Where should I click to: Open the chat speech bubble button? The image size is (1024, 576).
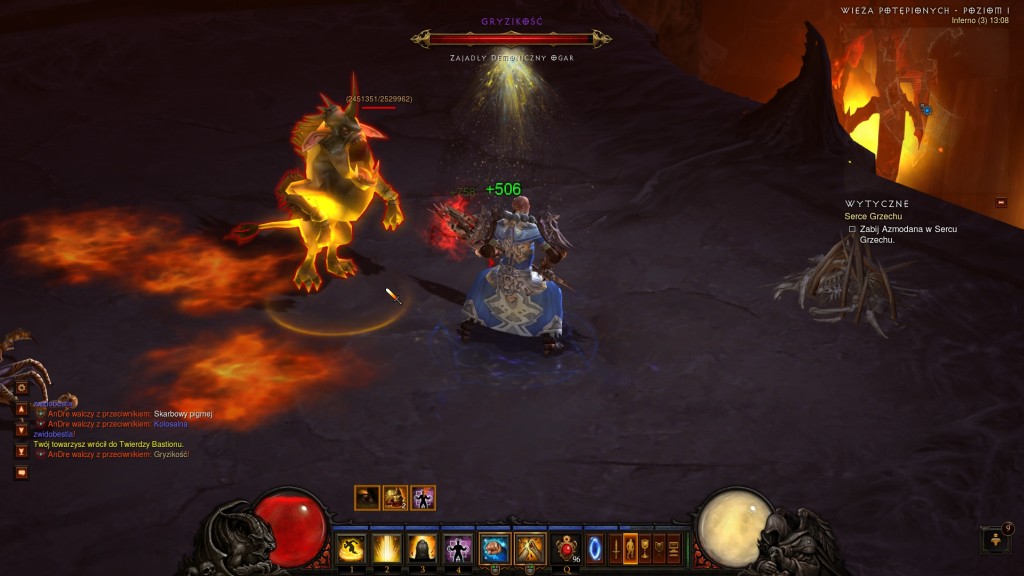21,472
